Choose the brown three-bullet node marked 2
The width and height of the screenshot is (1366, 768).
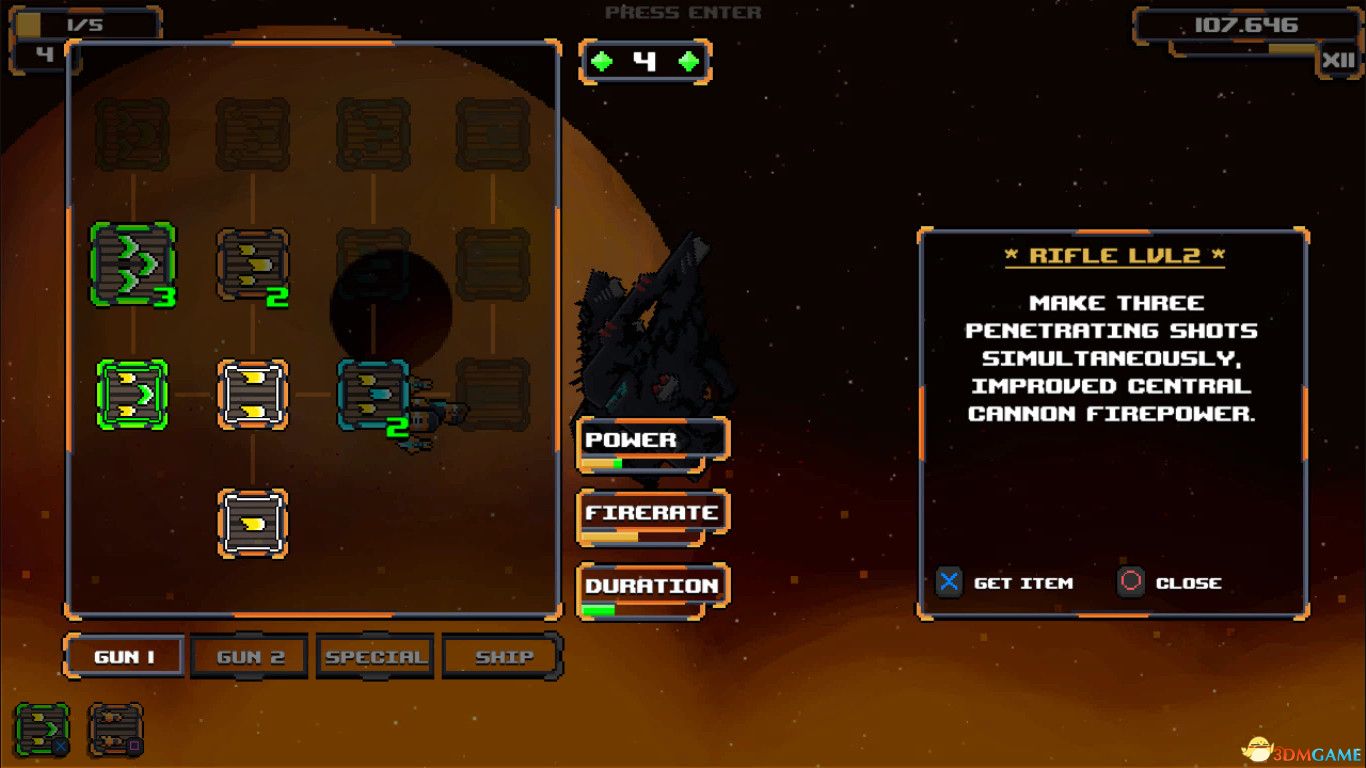point(252,265)
